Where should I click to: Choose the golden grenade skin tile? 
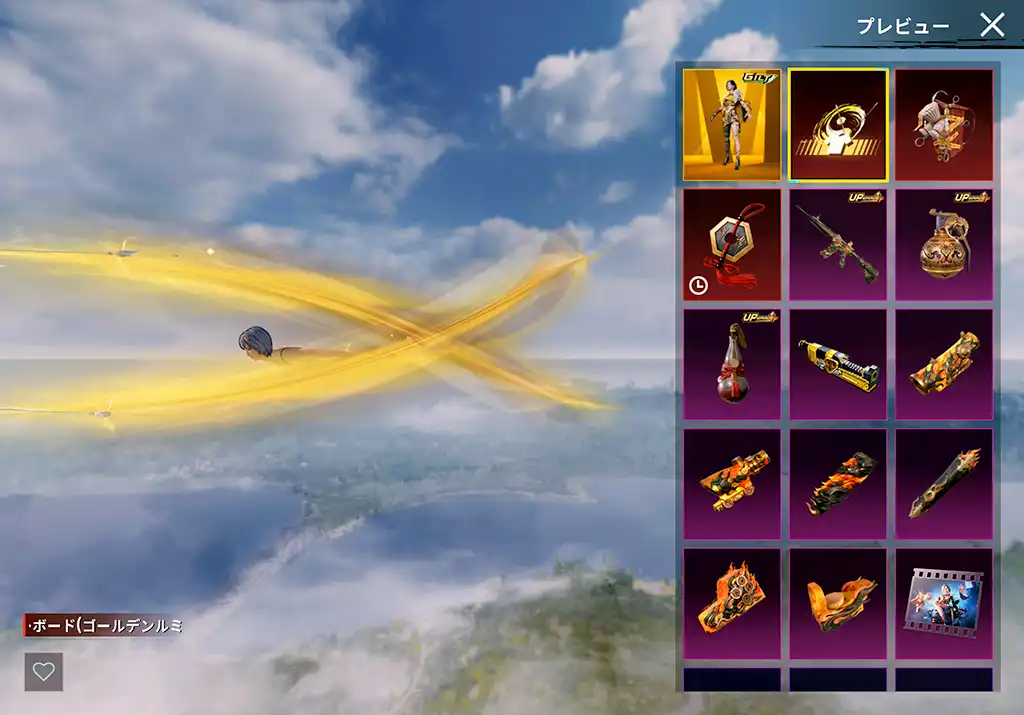944,245
